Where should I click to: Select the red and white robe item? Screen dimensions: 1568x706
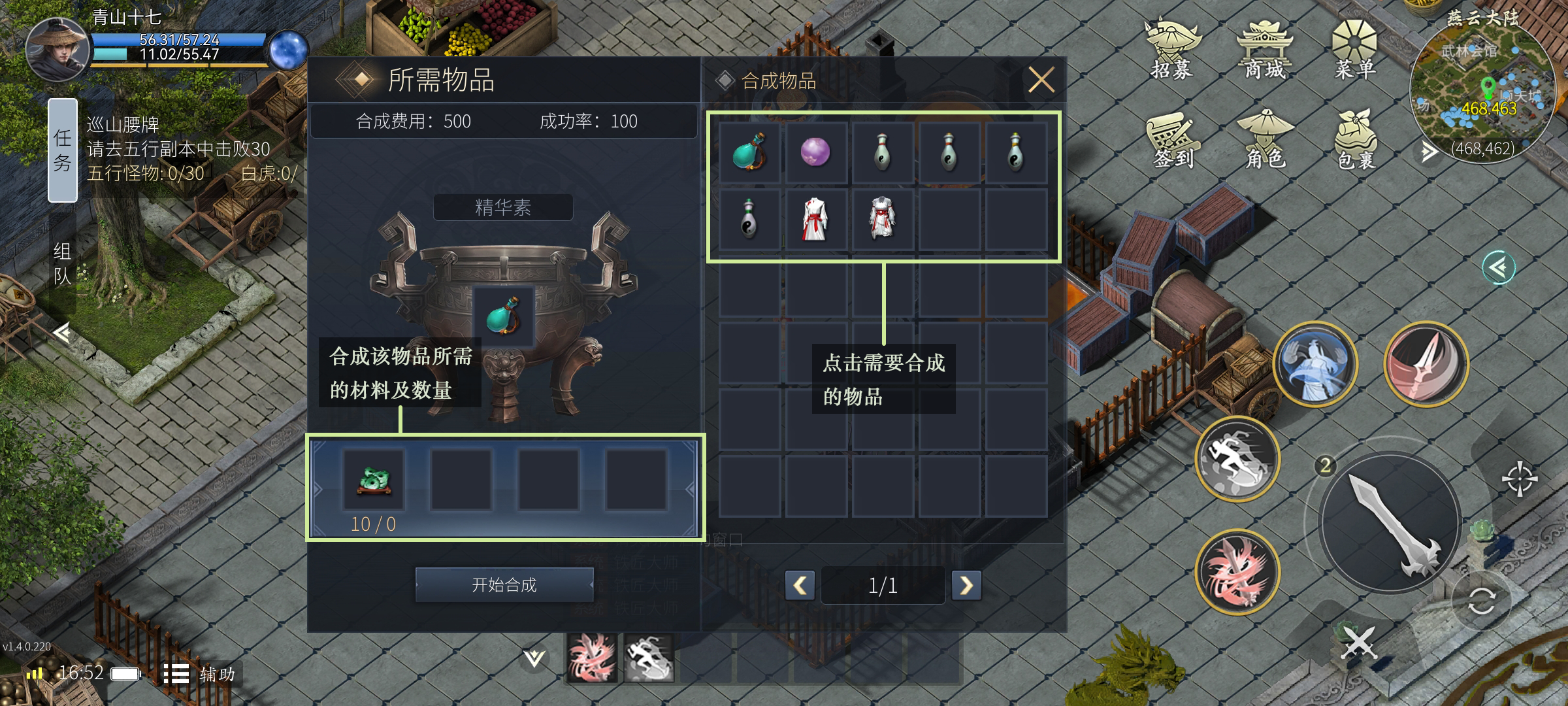(x=815, y=219)
